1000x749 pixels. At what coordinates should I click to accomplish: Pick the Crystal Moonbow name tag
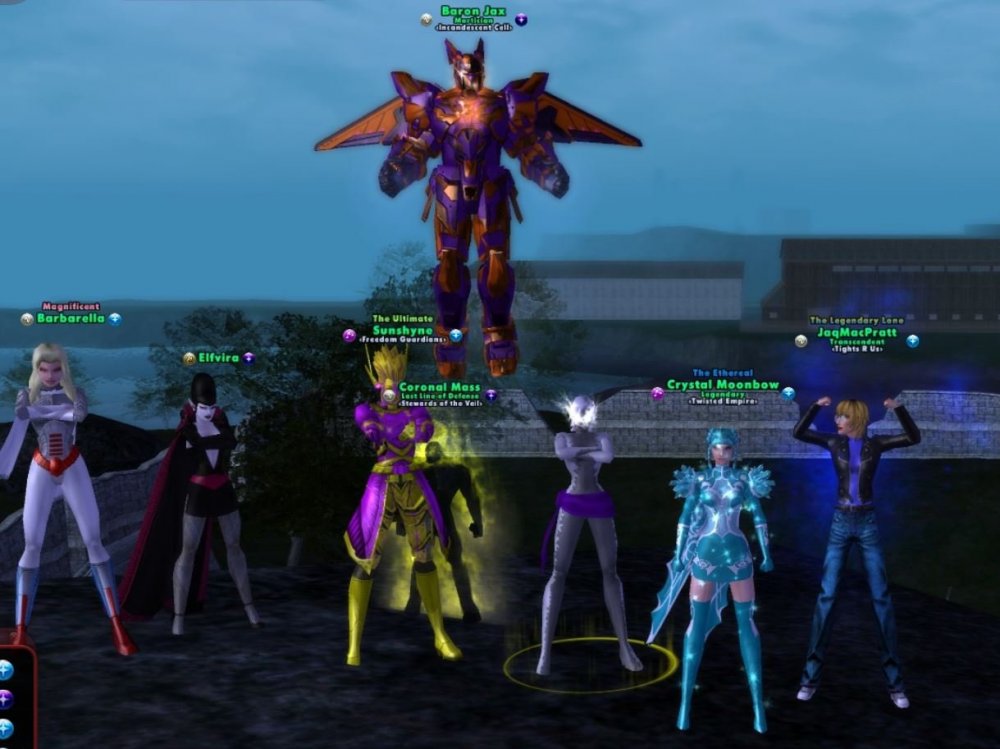[722, 385]
